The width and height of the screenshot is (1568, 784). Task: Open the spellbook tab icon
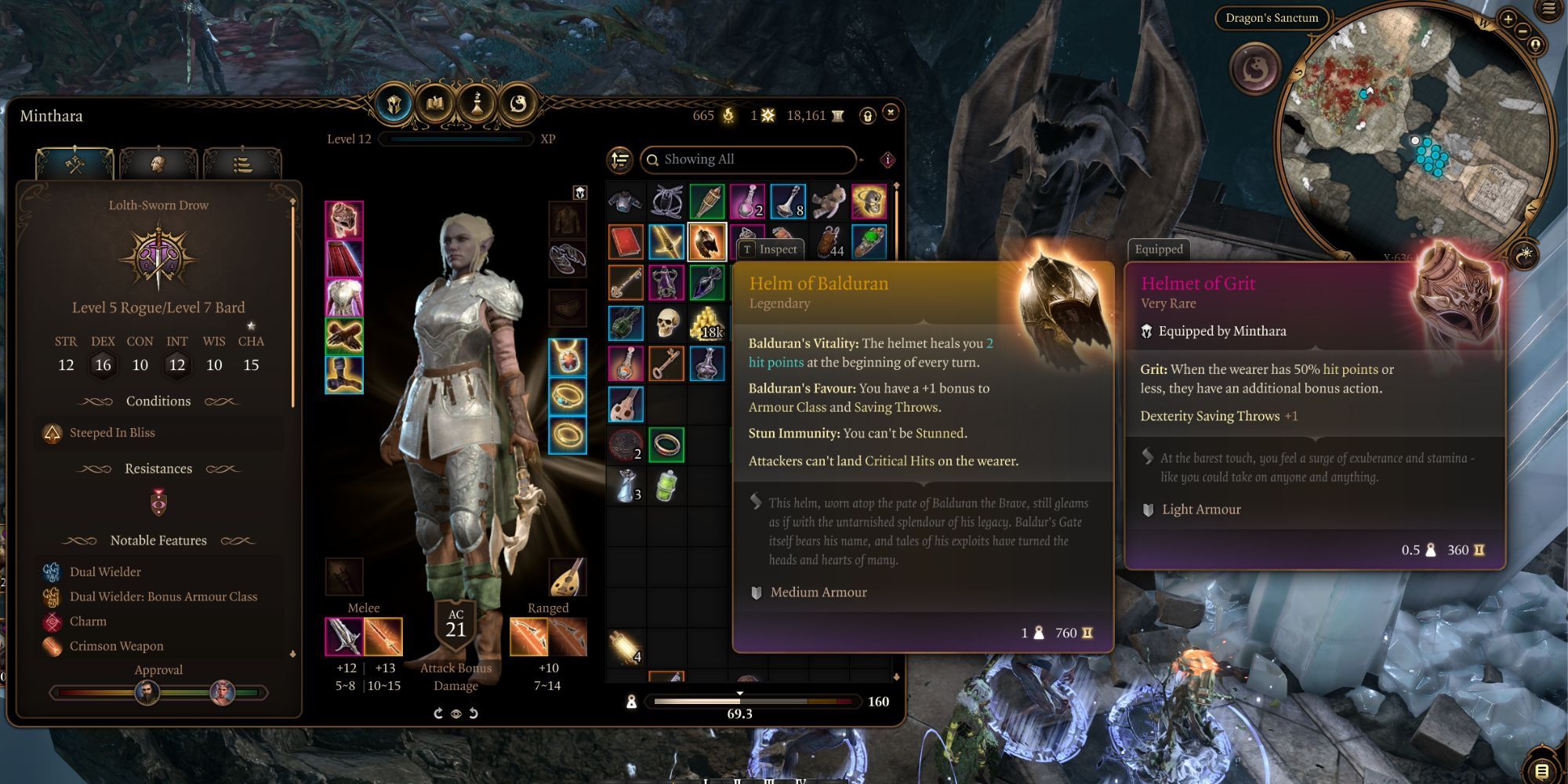tap(435, 103)
